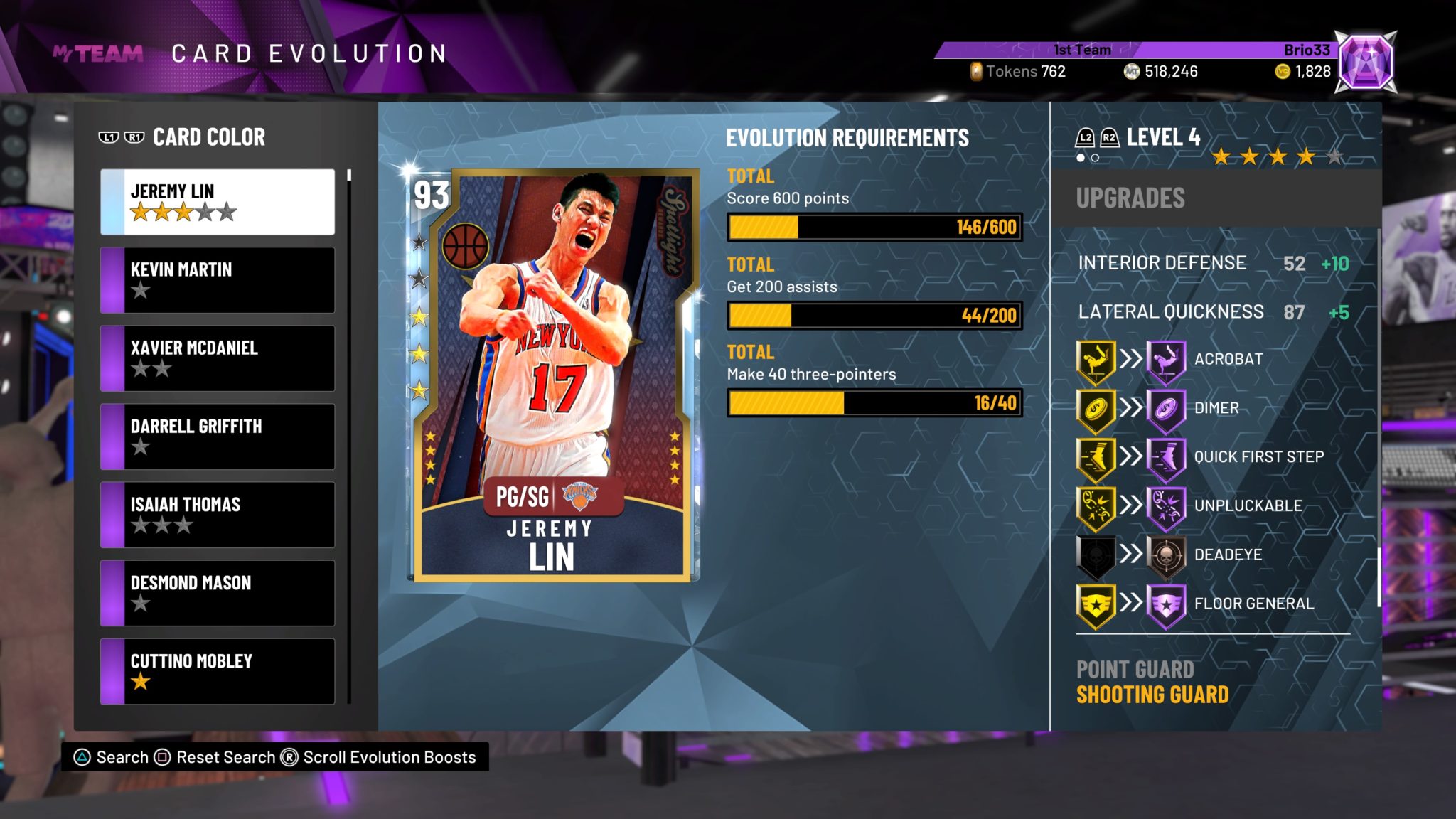Select the Lateral Quickness attribute upgrade
The height and width of the screenshot is (819, 1456).
click(x=1212, y=312)
